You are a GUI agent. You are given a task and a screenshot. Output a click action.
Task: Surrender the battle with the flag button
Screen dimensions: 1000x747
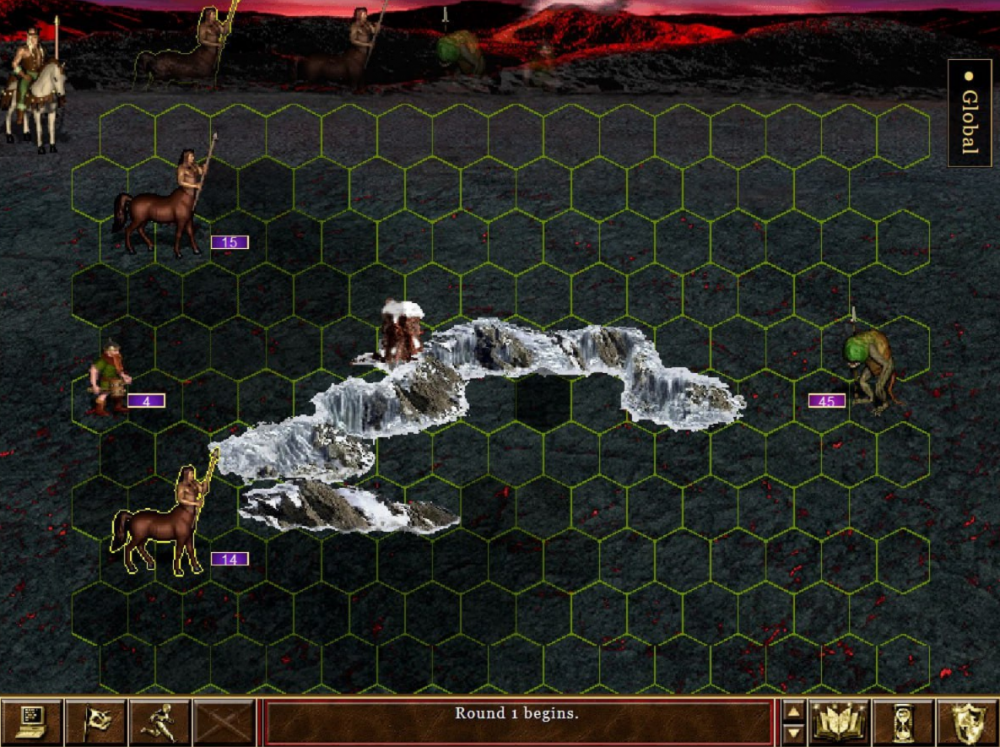coord(95,721)
